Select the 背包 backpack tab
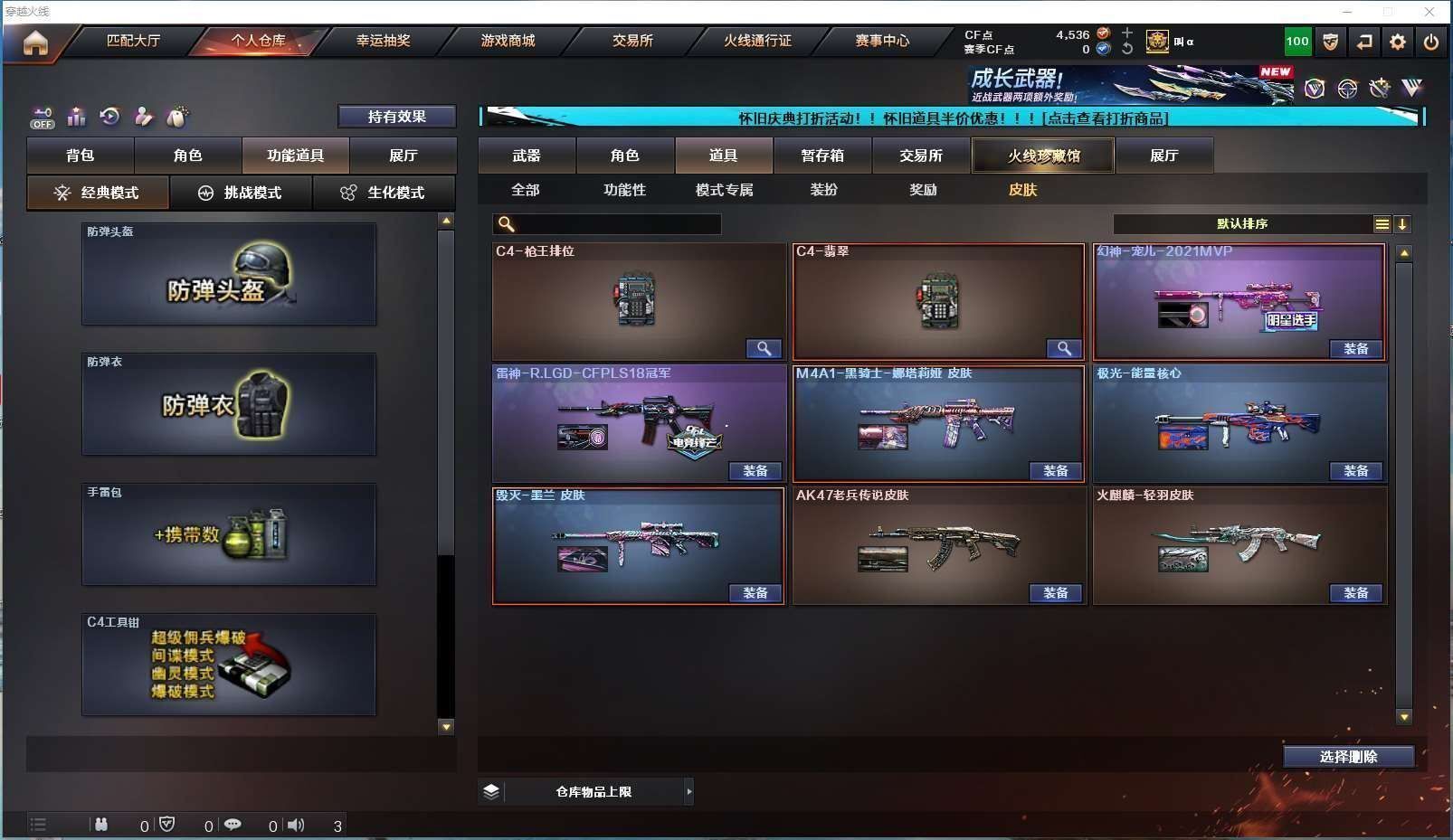Viewport: 1453px width, 840px height. [81, 156]
